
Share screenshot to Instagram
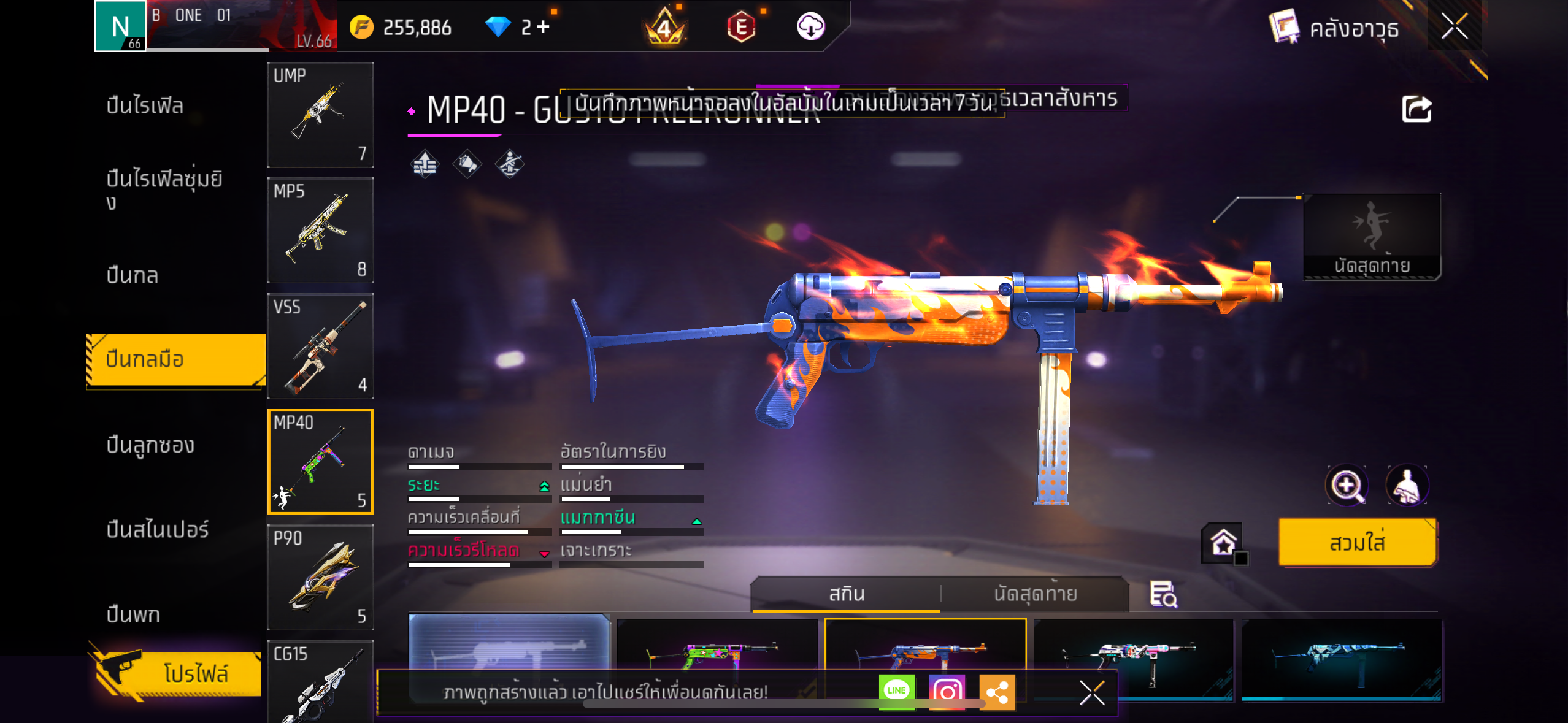[x=947, y=691]
